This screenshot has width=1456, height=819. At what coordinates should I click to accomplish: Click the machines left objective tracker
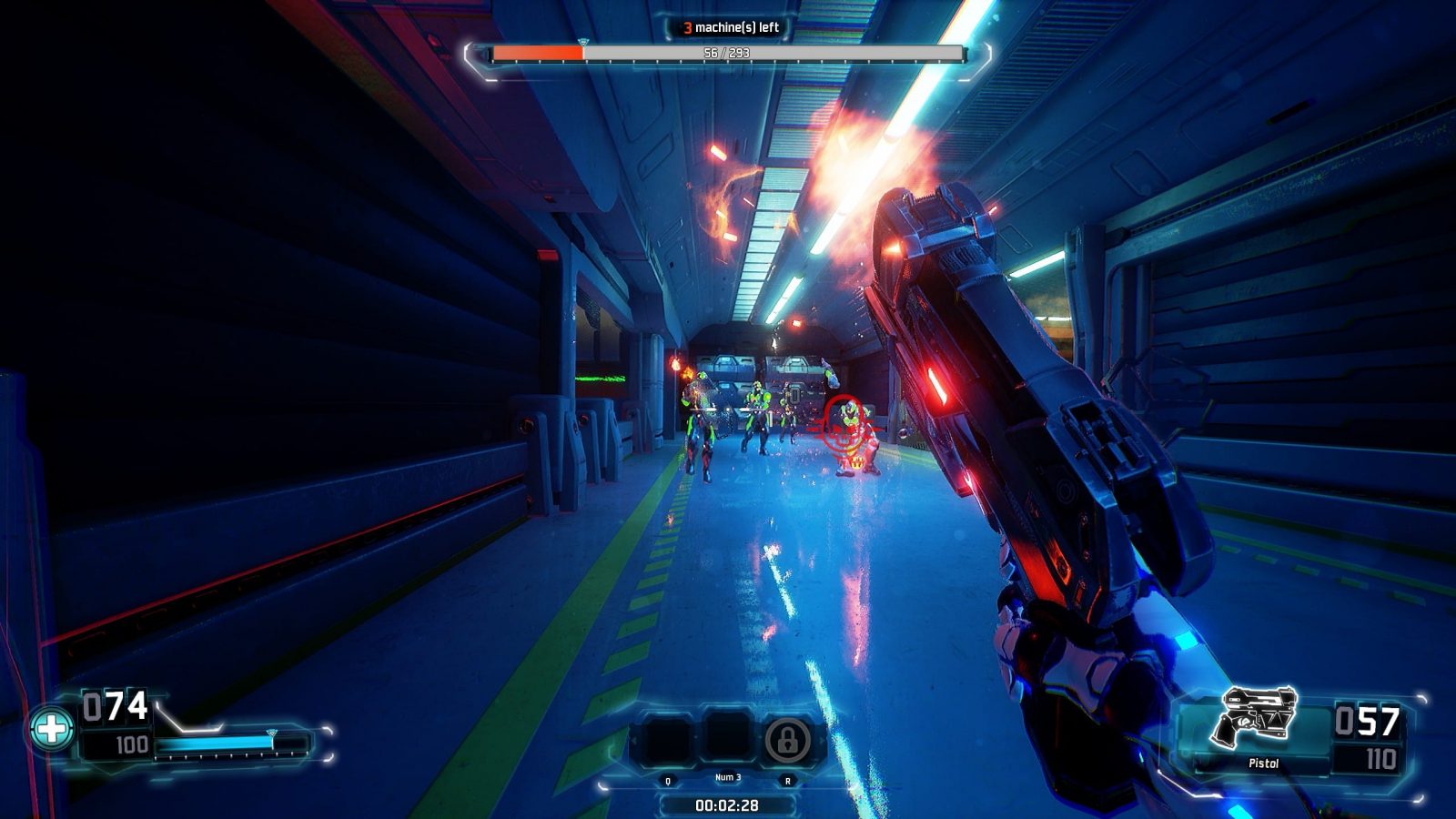pos(730,27)
